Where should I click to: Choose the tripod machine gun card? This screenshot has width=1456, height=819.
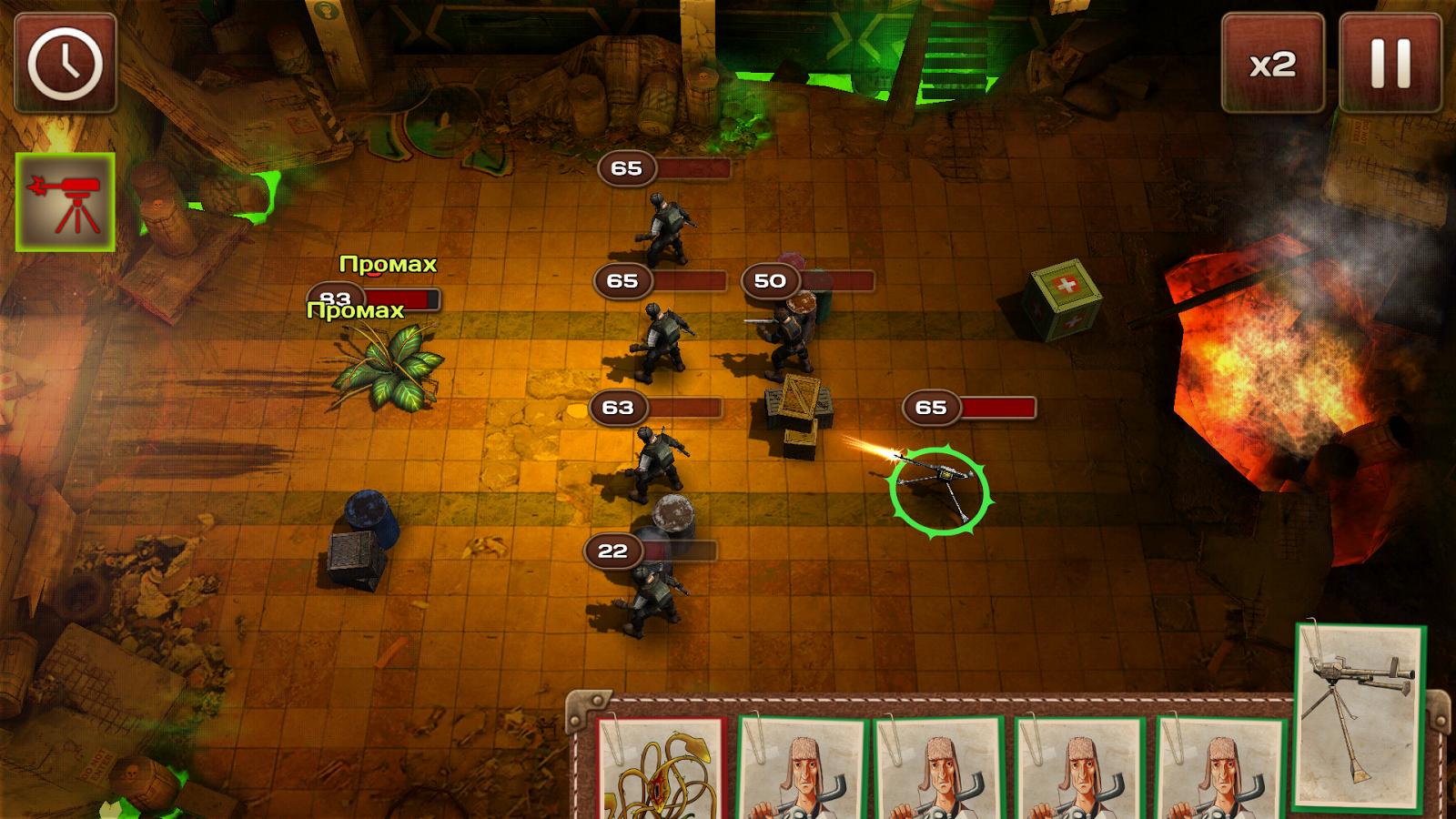(1360, 716)
